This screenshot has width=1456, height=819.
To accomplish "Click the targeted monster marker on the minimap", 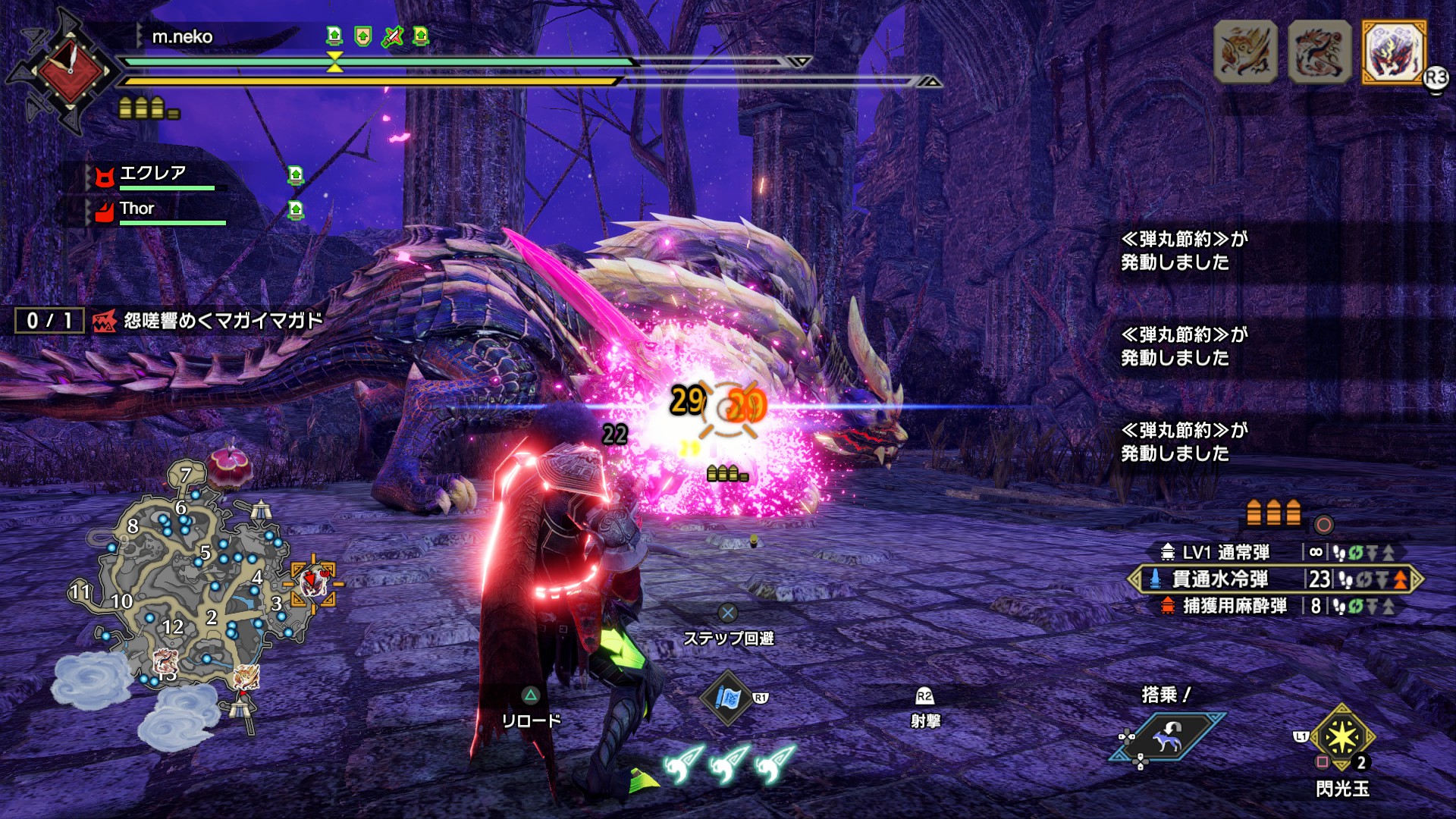I will 313,582.
